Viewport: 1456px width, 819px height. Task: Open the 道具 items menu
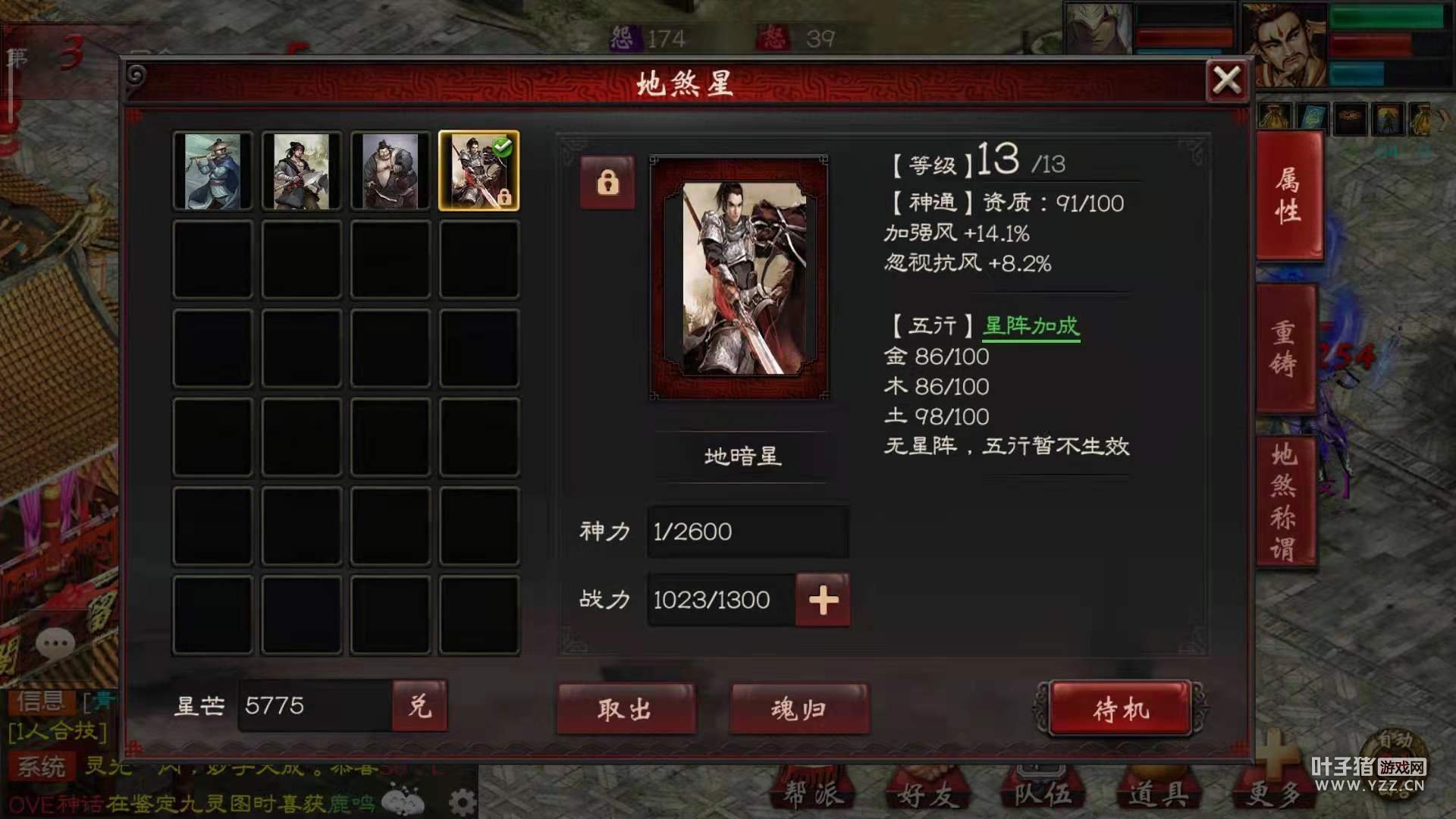(1157, 793)
